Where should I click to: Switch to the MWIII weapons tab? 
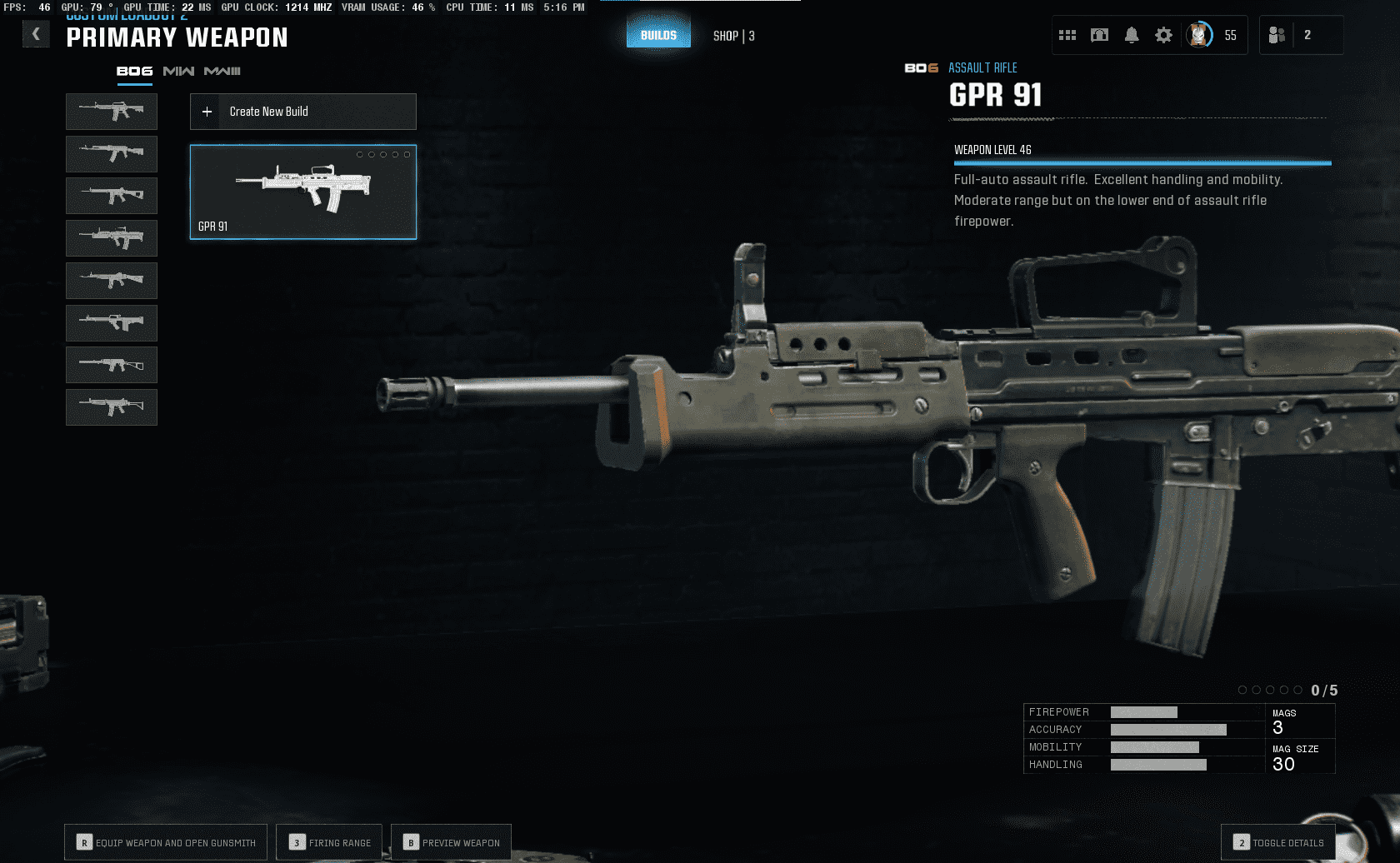(x=222, y=72)
